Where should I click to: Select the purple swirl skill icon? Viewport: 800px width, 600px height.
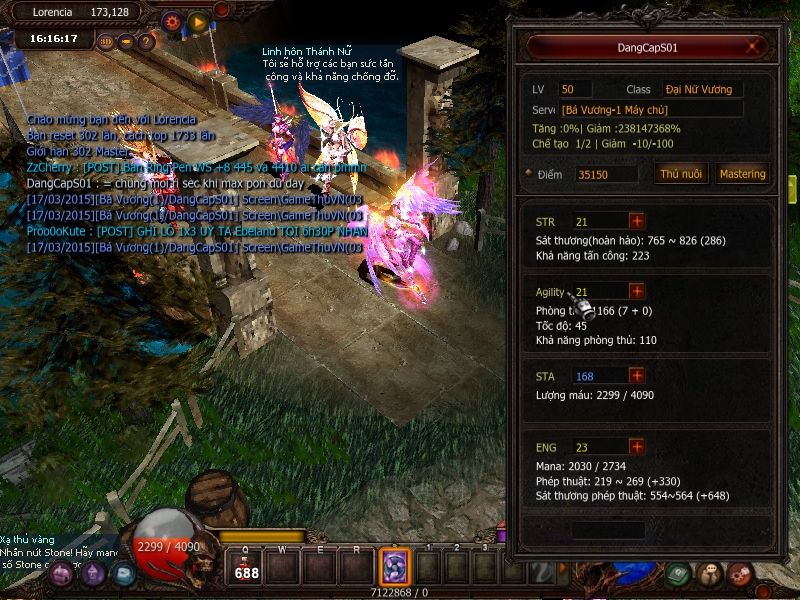tap(393, 567)
